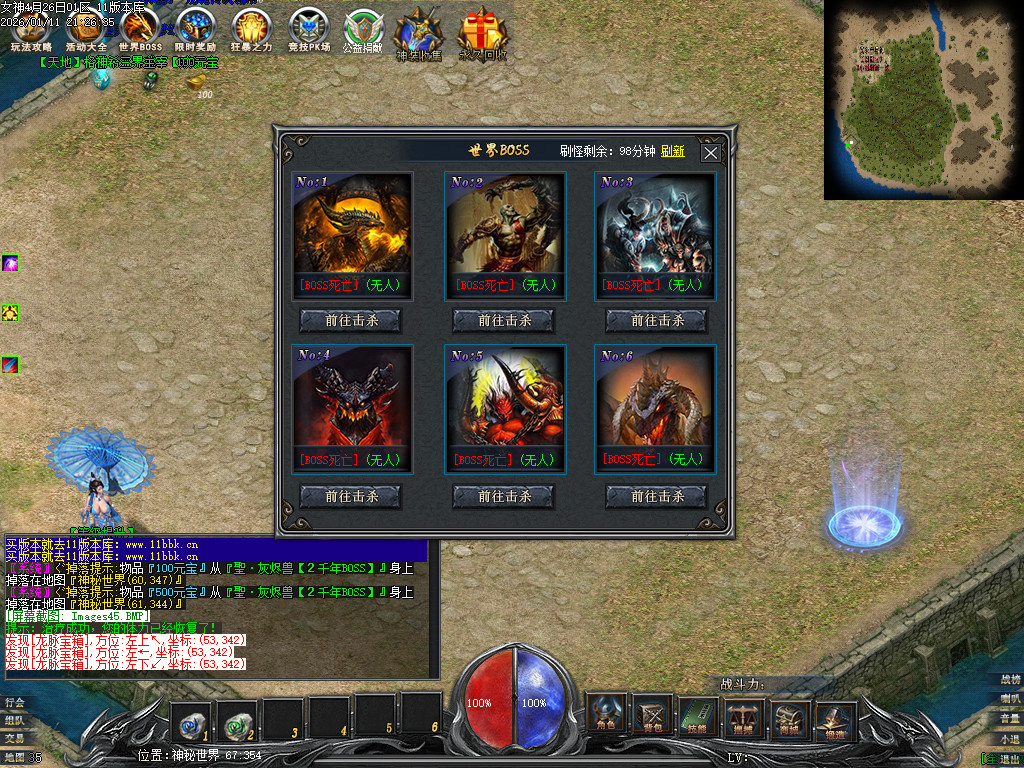
Task: Open the 行会 guild menu
Action: tap(14, 702)
